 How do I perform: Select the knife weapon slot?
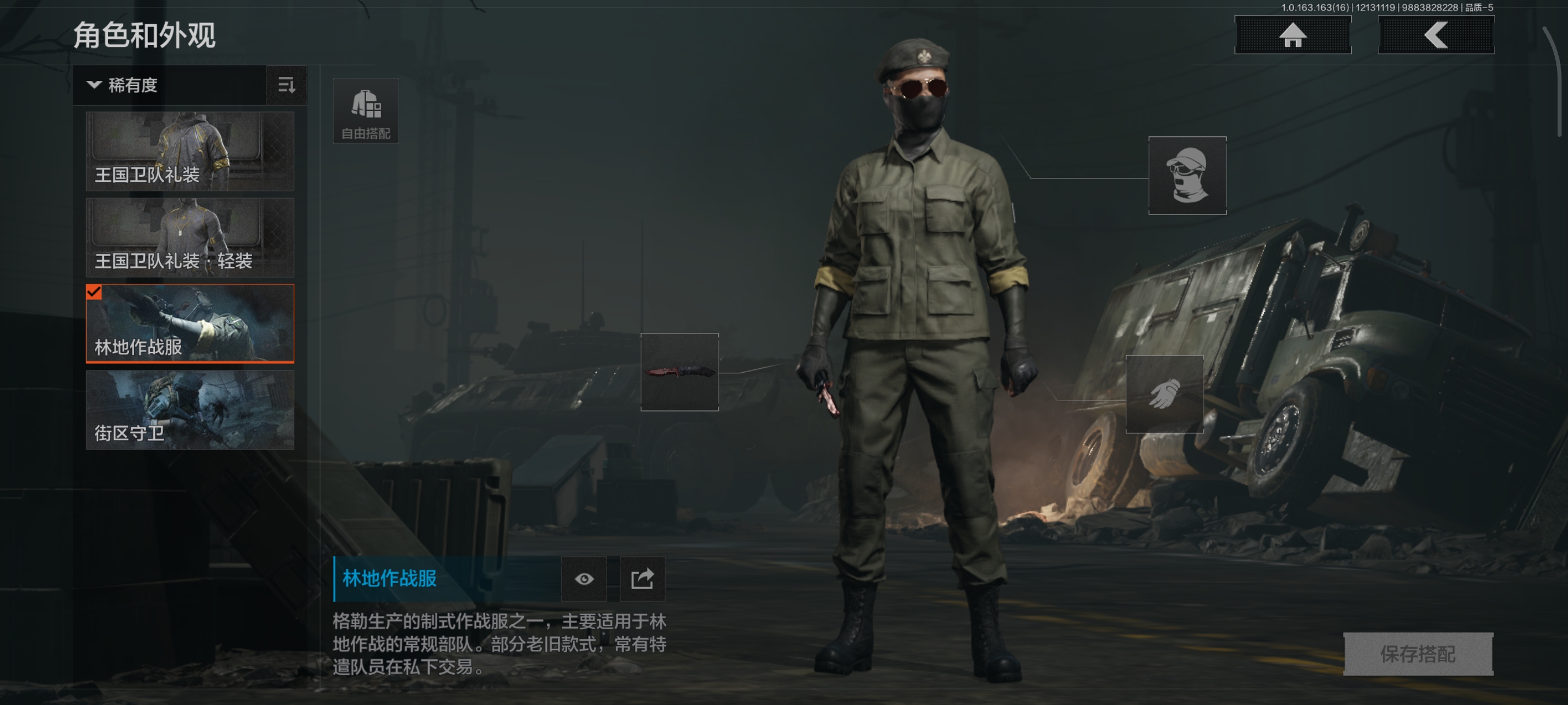point(679,372)
